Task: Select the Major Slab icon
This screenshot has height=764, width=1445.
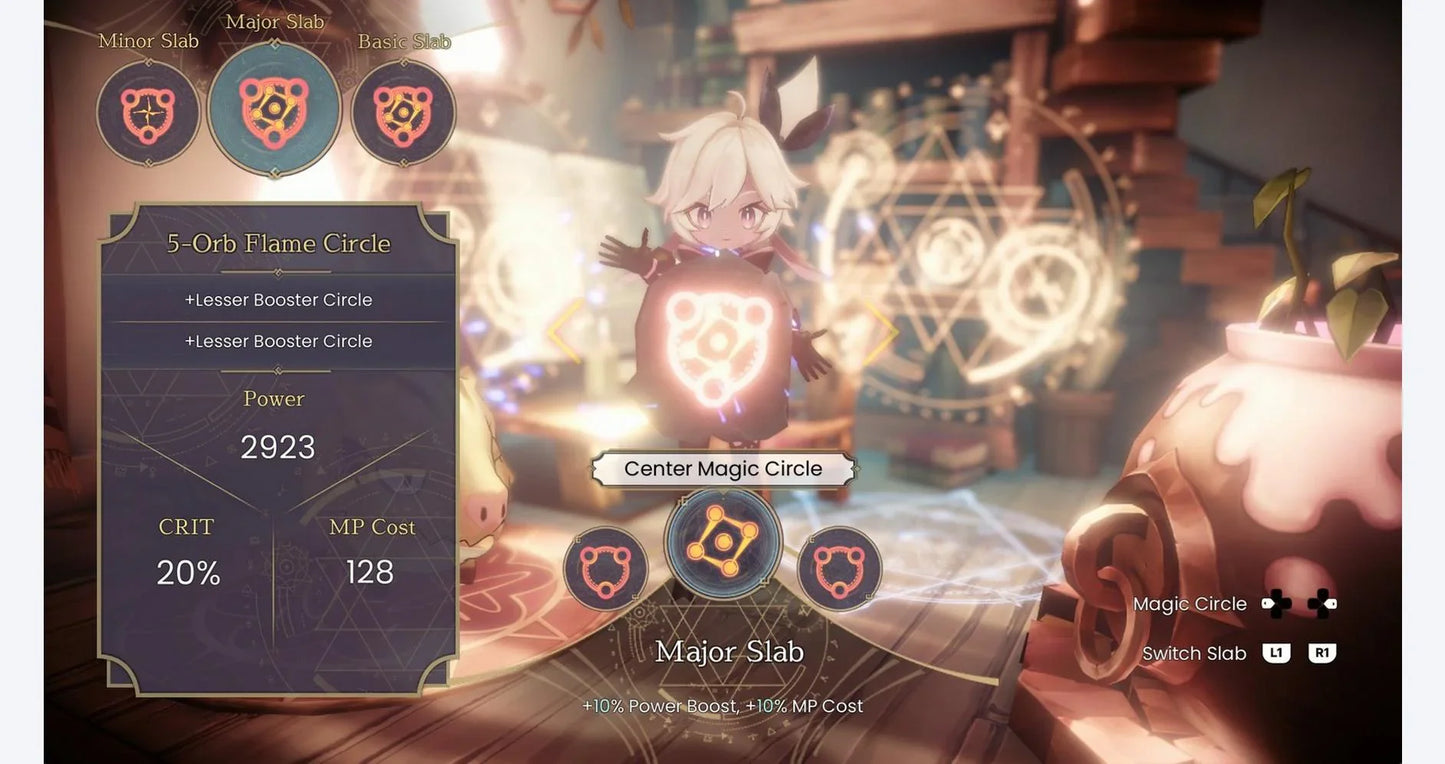Action: 274,110
